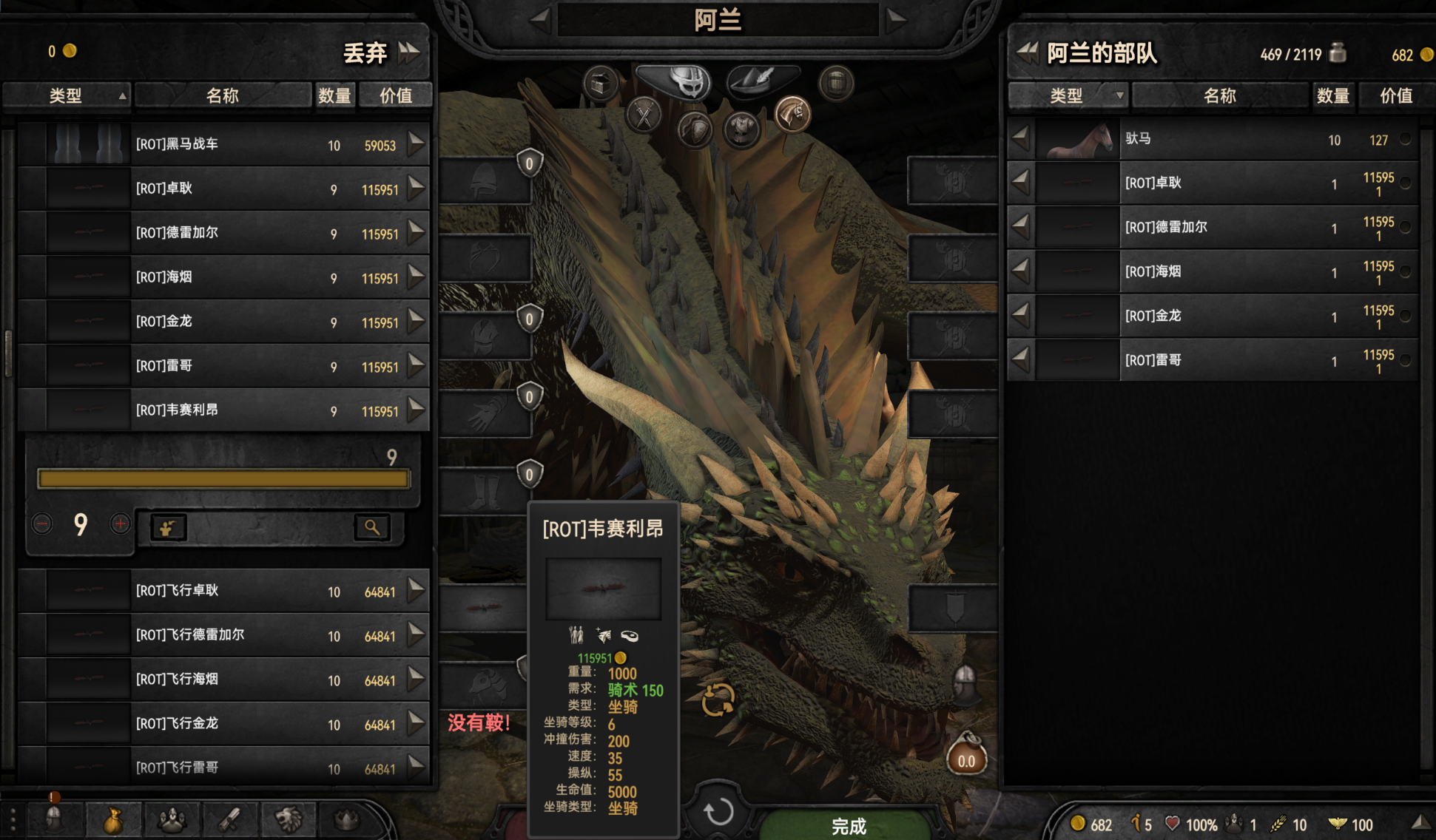Switch to next character with right arrow
Viewport: 1436px width, 840px height.
[896, 19]
